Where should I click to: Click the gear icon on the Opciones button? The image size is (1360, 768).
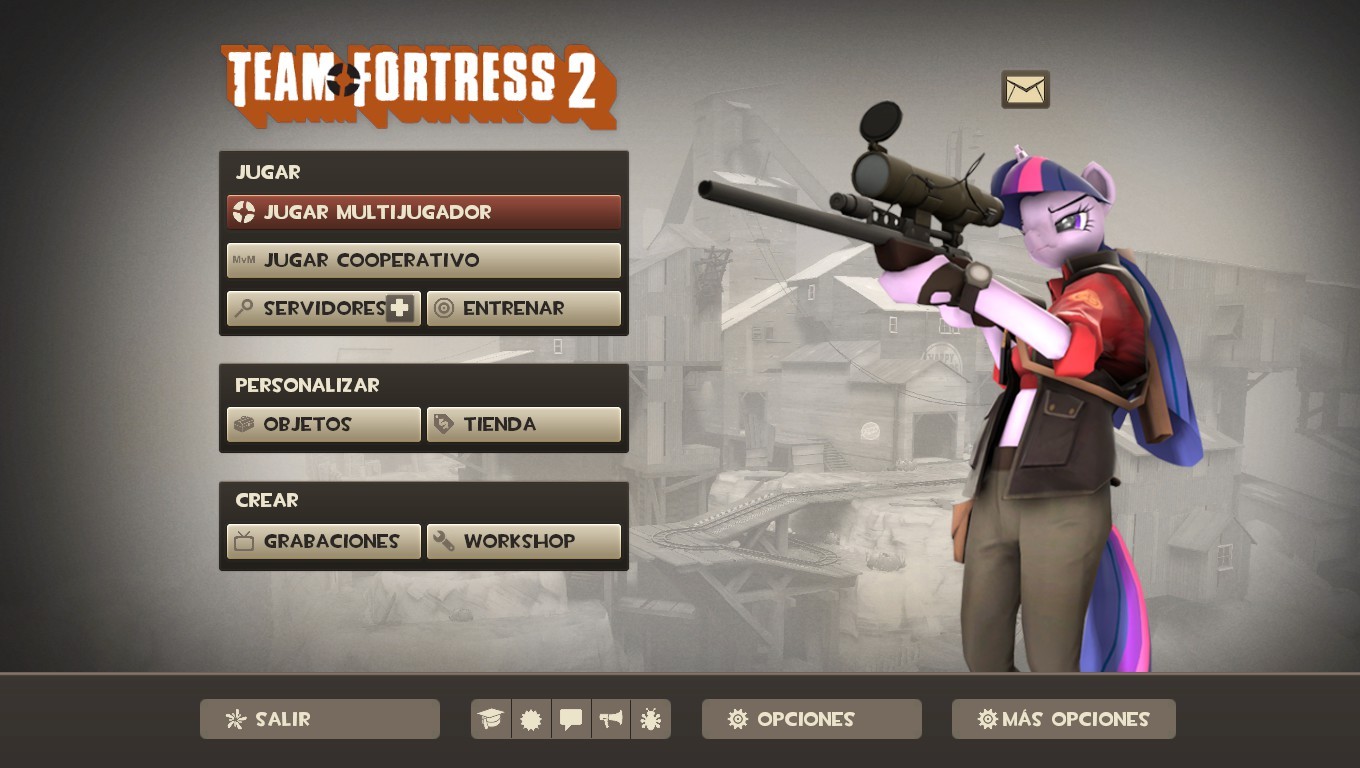coord(739,719)
